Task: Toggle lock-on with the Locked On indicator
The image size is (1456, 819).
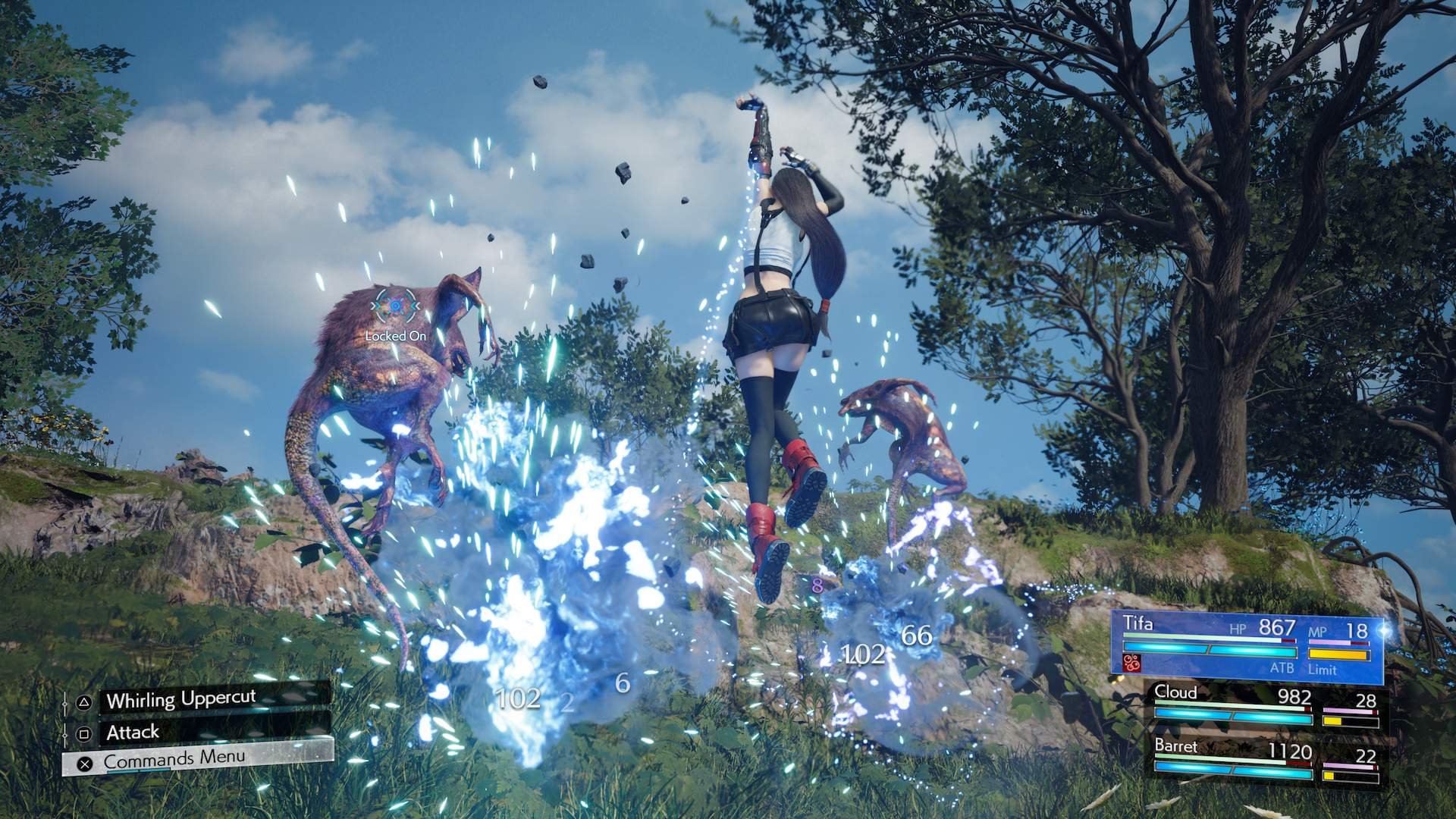Action: pos(395,334)
